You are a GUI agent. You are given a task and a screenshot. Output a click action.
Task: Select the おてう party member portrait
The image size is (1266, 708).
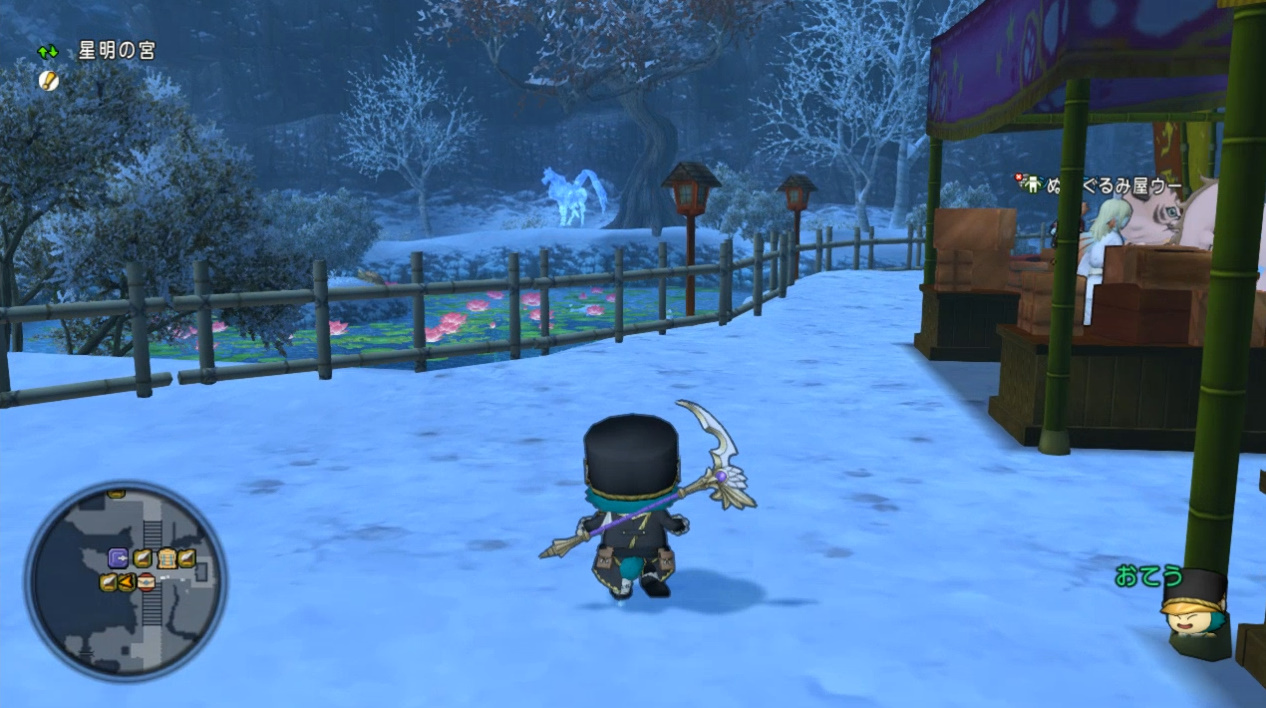[x=1194, y=606]
